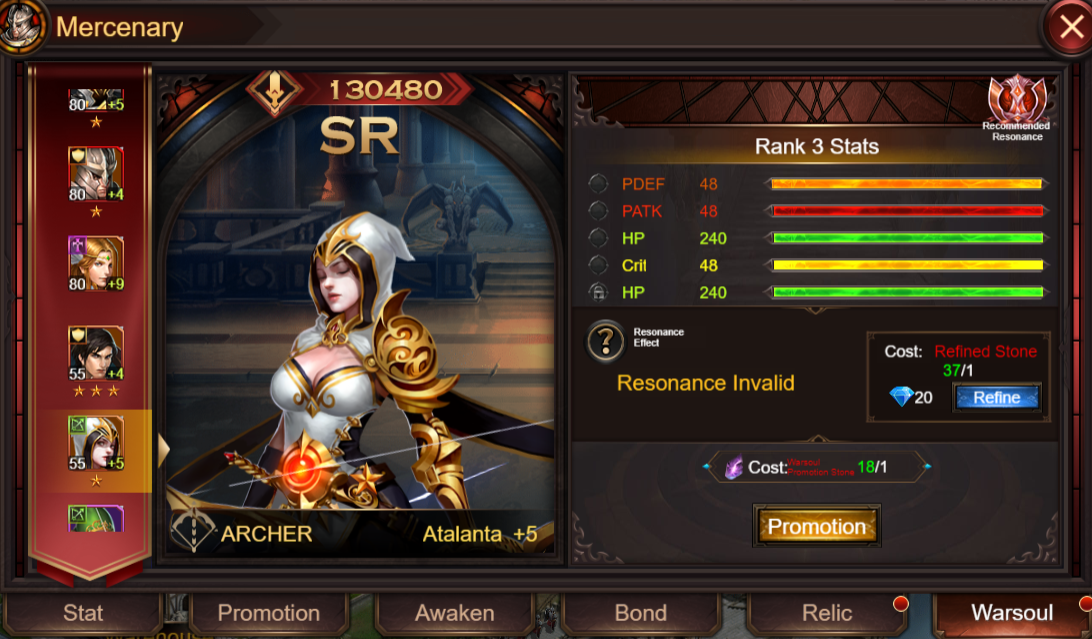Switch to the Stat tab

click(83, 613)
